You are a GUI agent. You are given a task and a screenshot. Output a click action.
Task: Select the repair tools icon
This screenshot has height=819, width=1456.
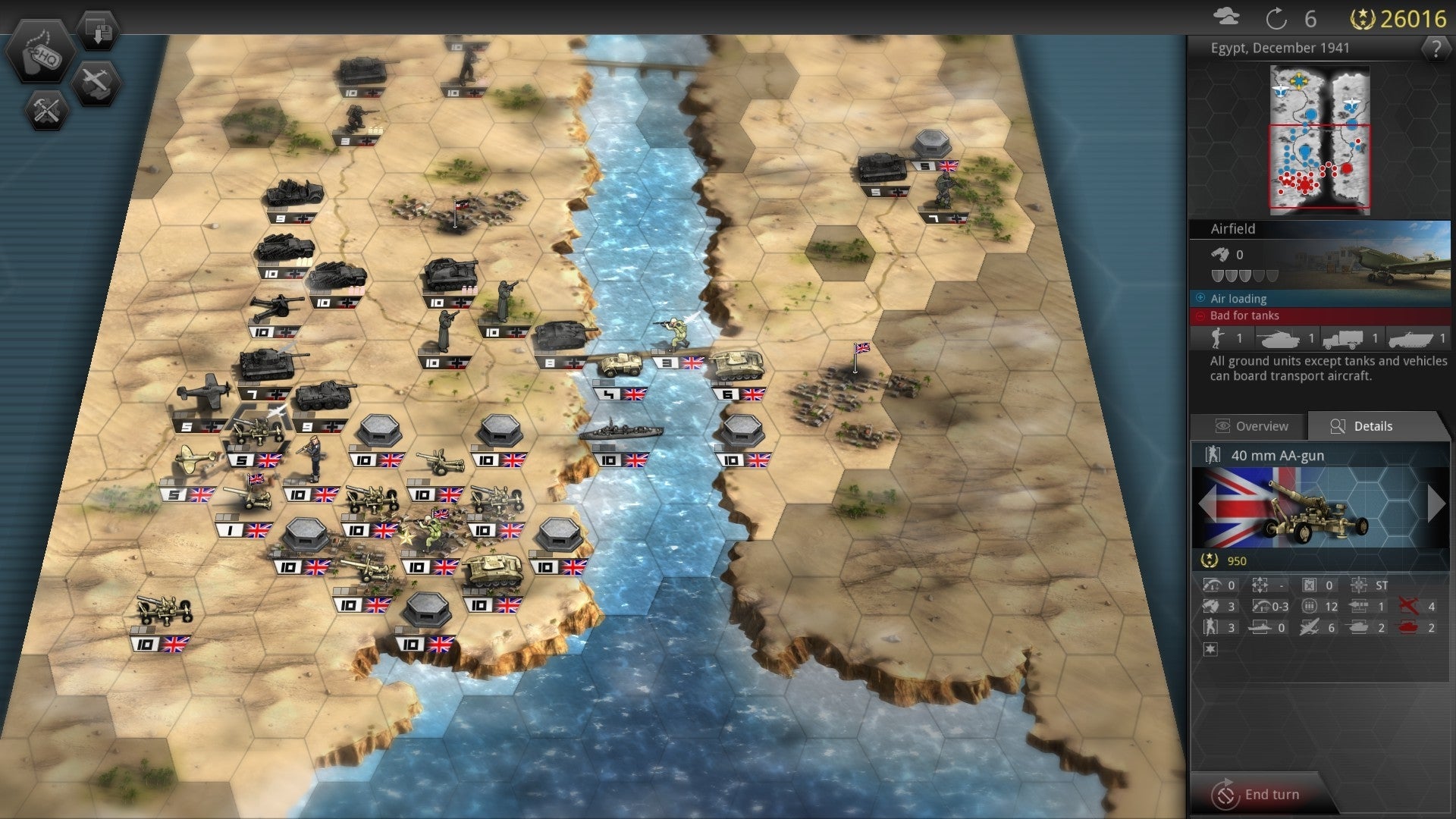pyautogui.click(x=47, y=111)
